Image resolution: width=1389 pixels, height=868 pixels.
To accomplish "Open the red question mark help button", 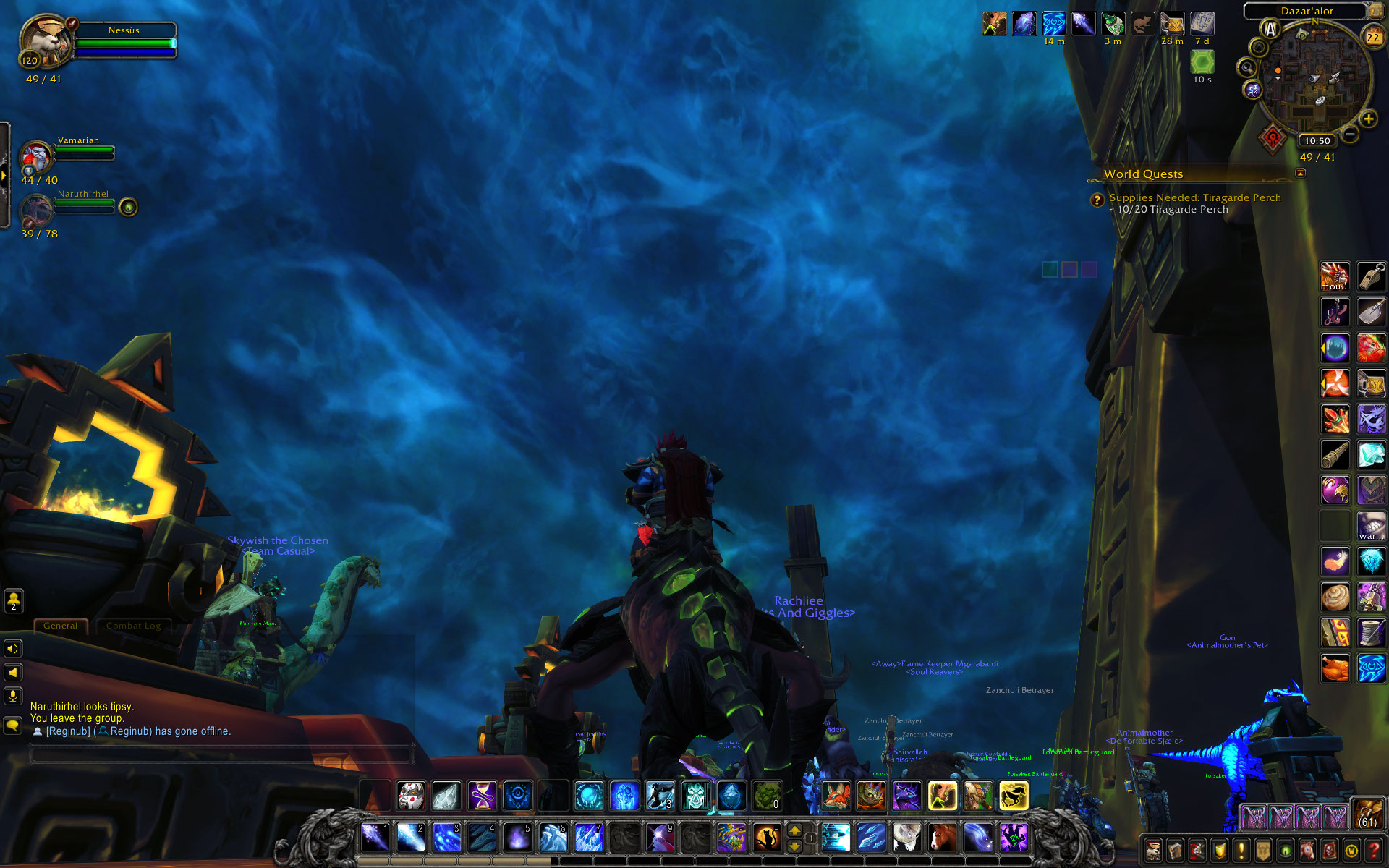I will click(x=1374, y=850).
